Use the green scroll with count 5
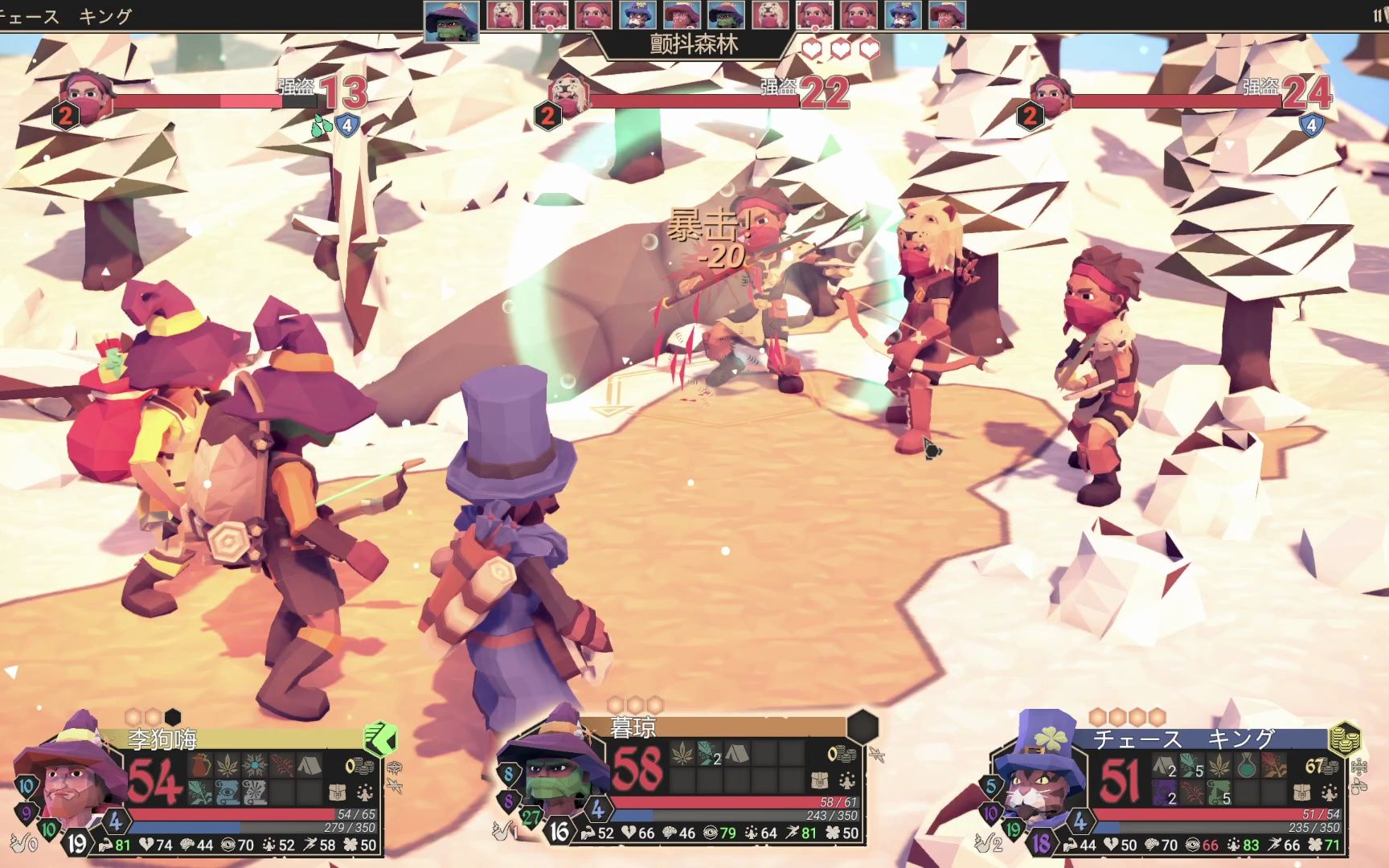The height and width of the screenshot is (868, 1389). [x=1220, y=792]
